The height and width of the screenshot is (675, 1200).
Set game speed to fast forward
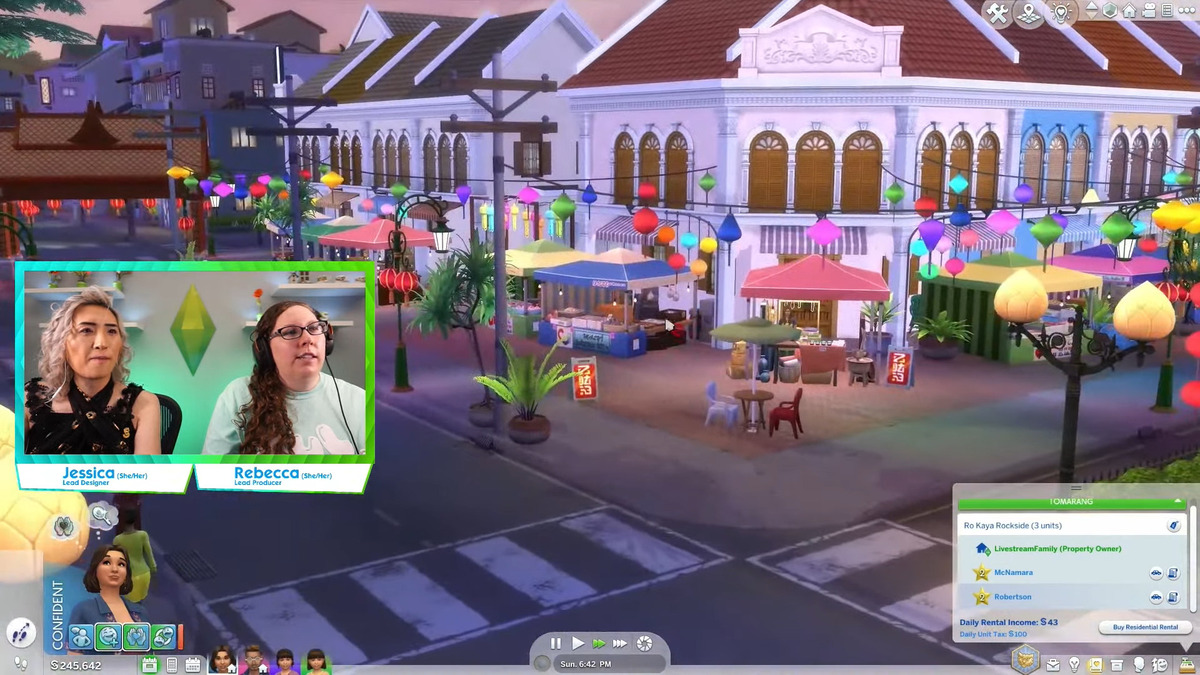pyautogui.click(x=599, y=643)
